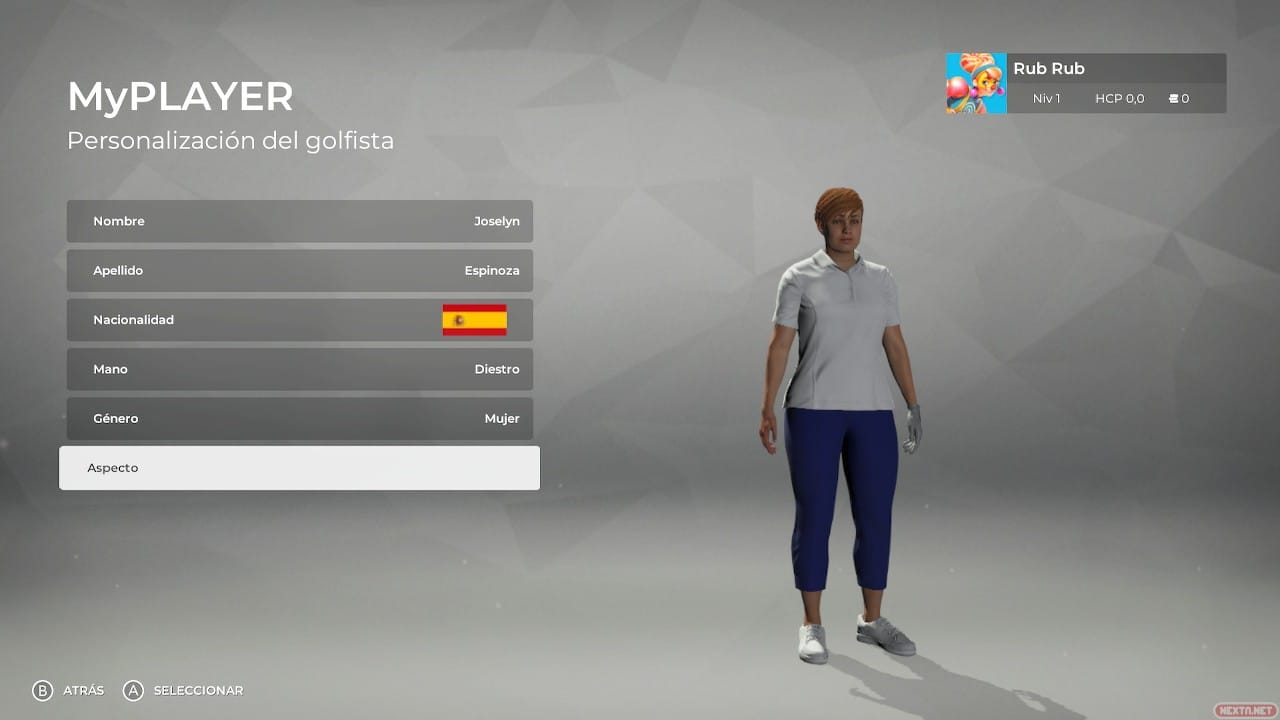This screenshot has width=1280, height=720.
Task: Select the Aspecto menu entry
Action: point(300,467)
